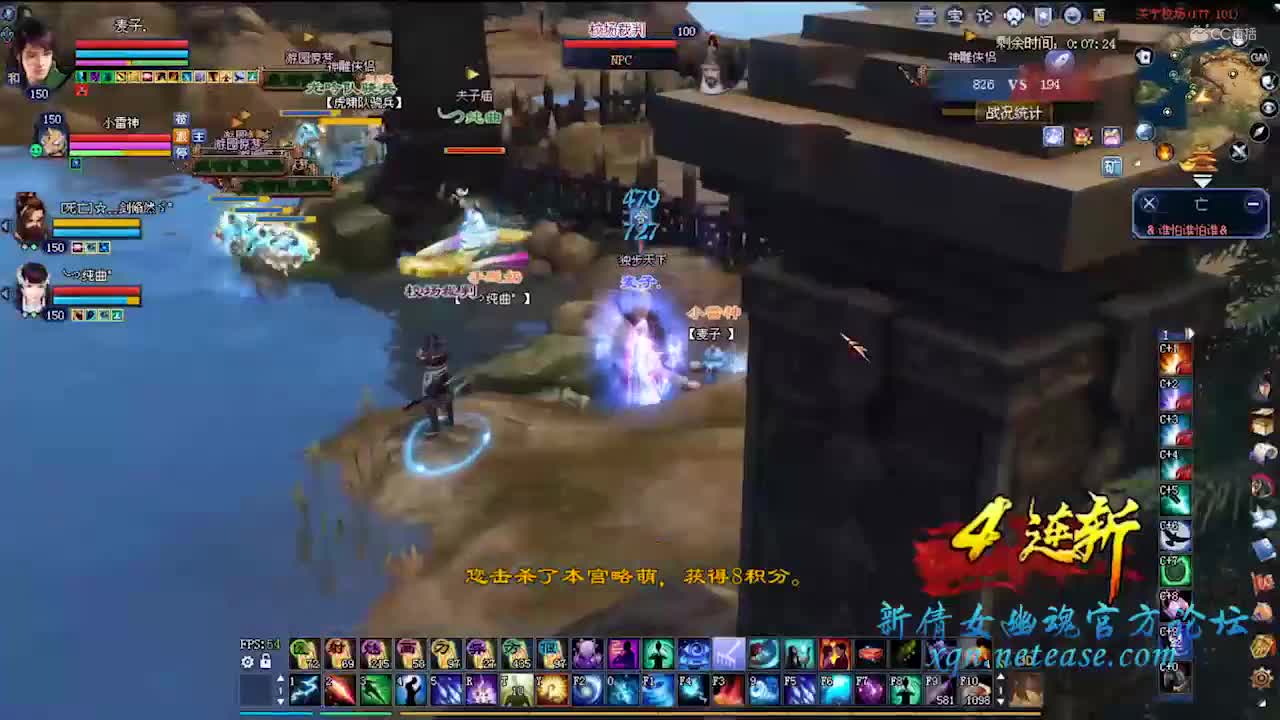Collapse the chat window with the minus control
1280x720 pixels.
[1252, 203]
